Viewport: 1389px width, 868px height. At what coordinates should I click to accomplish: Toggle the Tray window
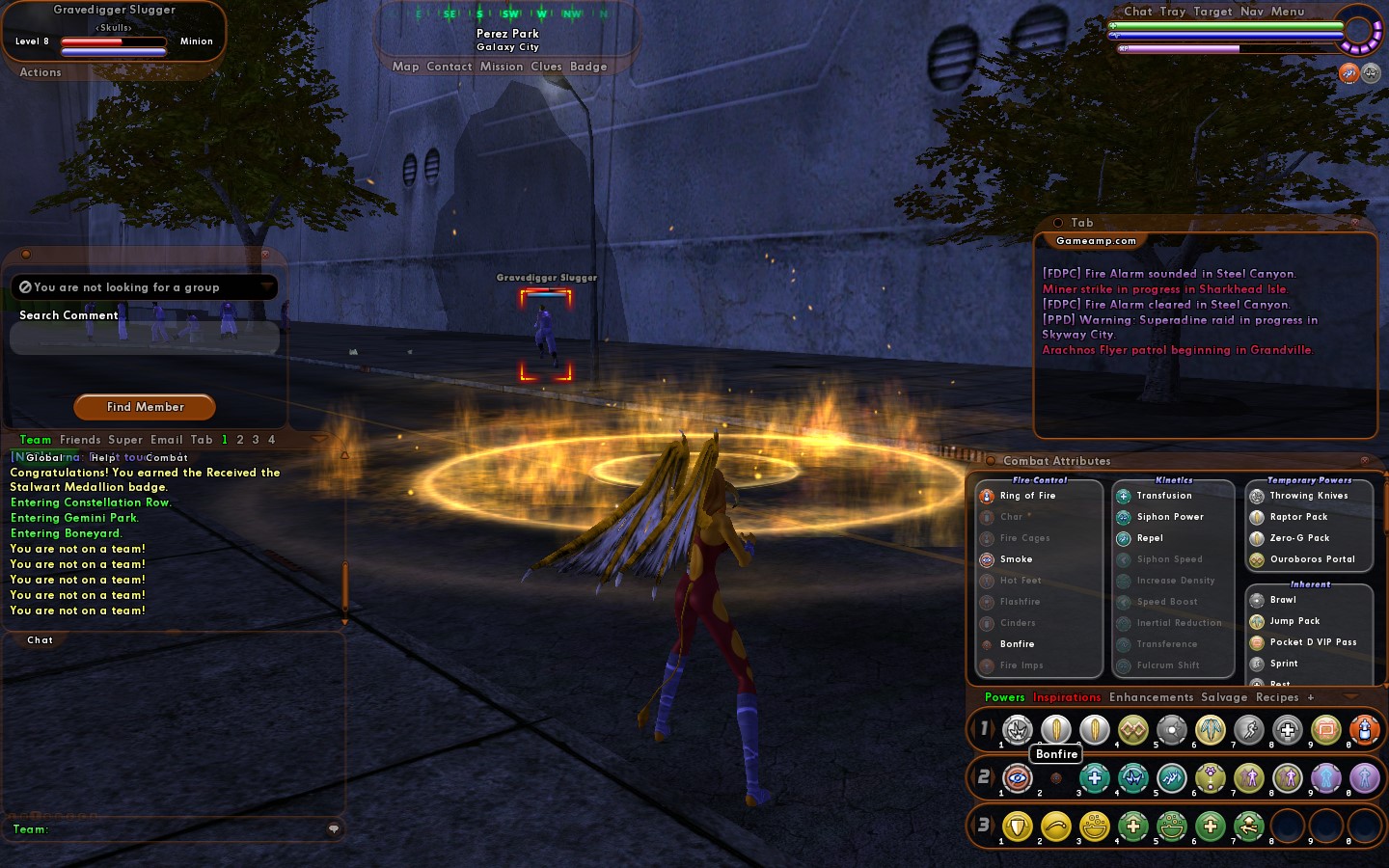pyautogui.click(x=1173, y=12)
